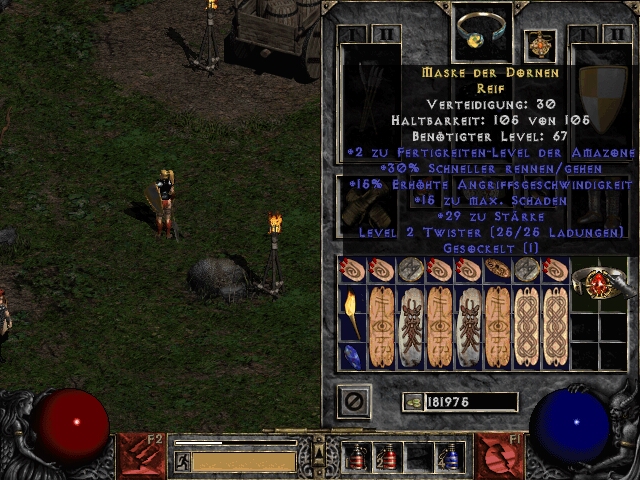Click the gold coin button
The height and width of the screenshot is (480, 640).
(x=412, y=402)
